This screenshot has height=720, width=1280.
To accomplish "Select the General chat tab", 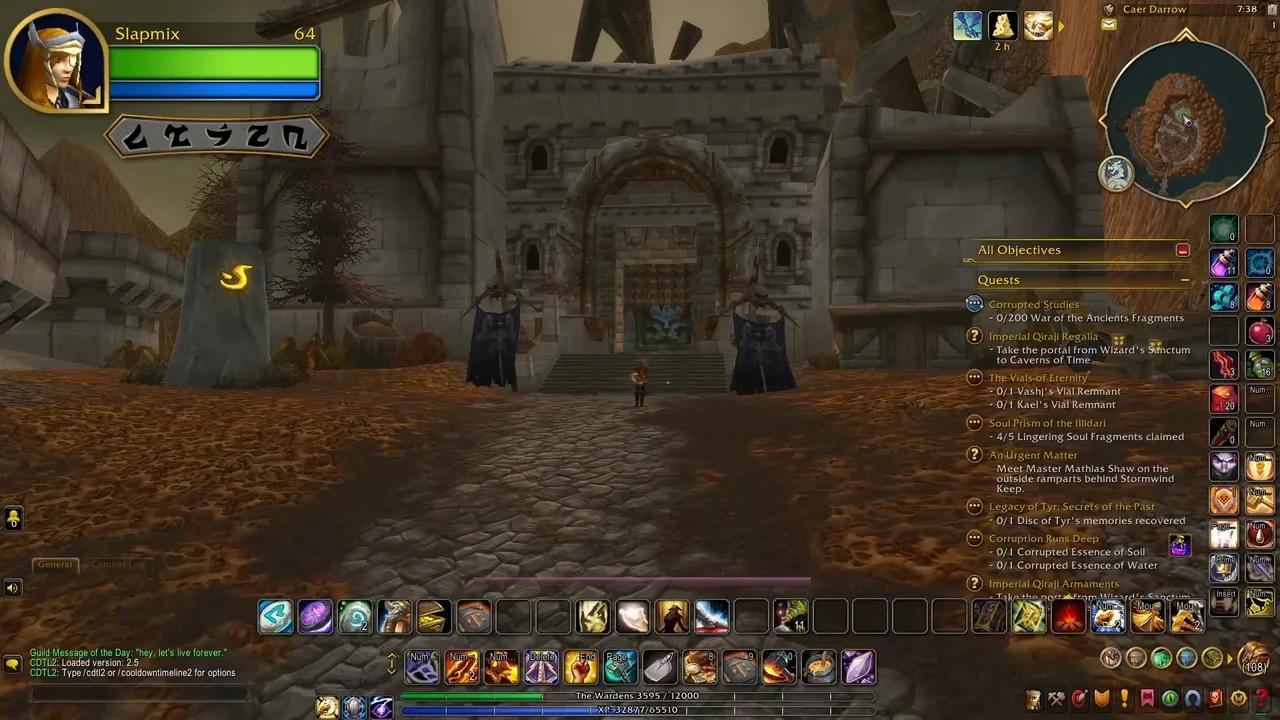I will [55, 564].
